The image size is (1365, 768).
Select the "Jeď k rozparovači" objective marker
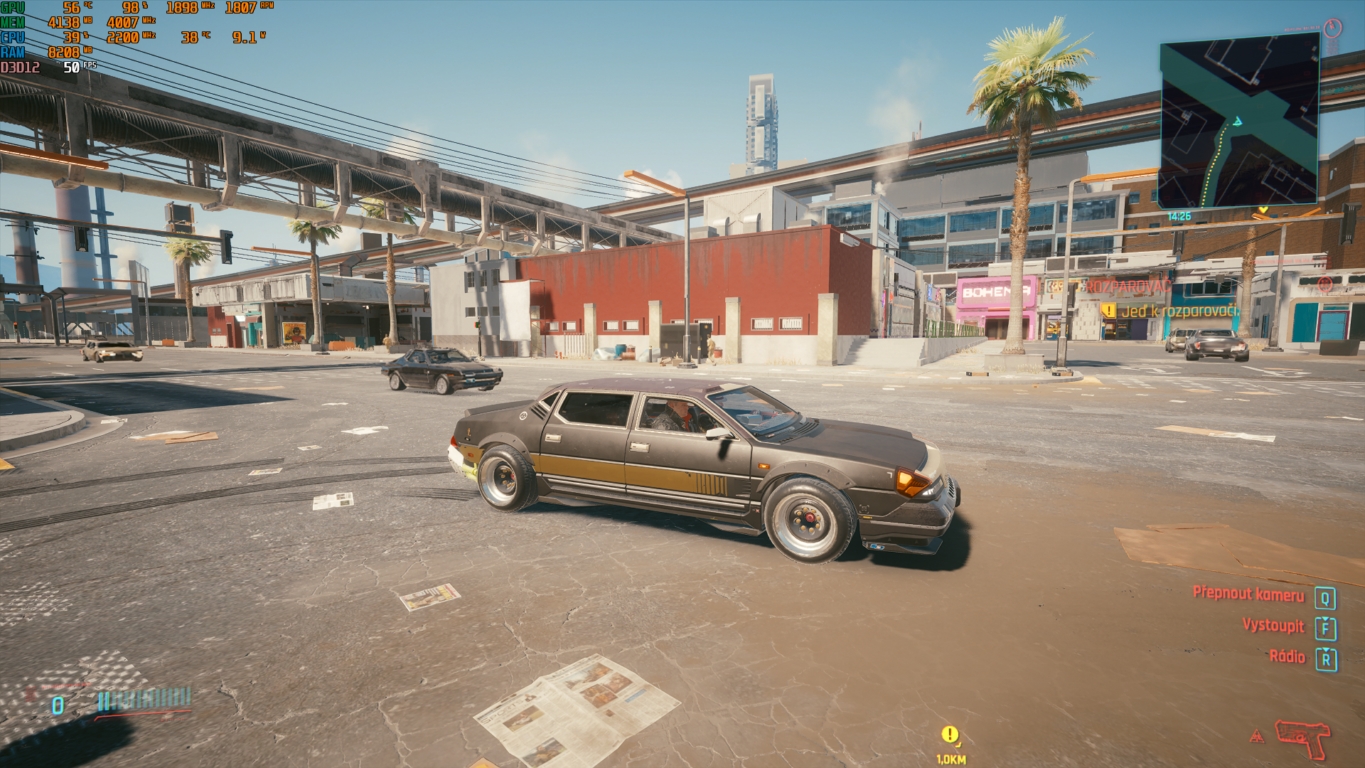[x=1170, y=311]
